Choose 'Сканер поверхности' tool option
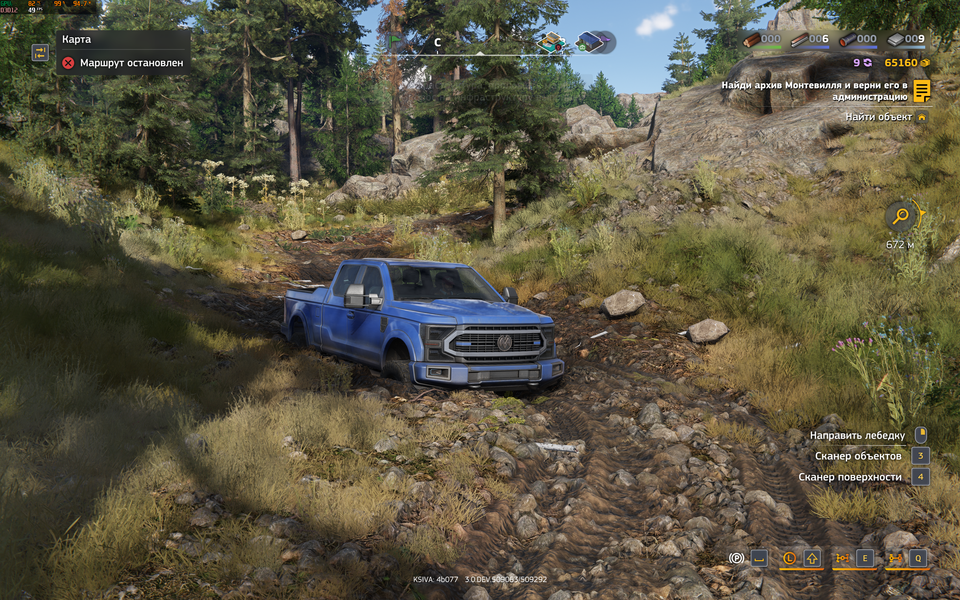Screen dimensions: 960x600 coord(850,477)
